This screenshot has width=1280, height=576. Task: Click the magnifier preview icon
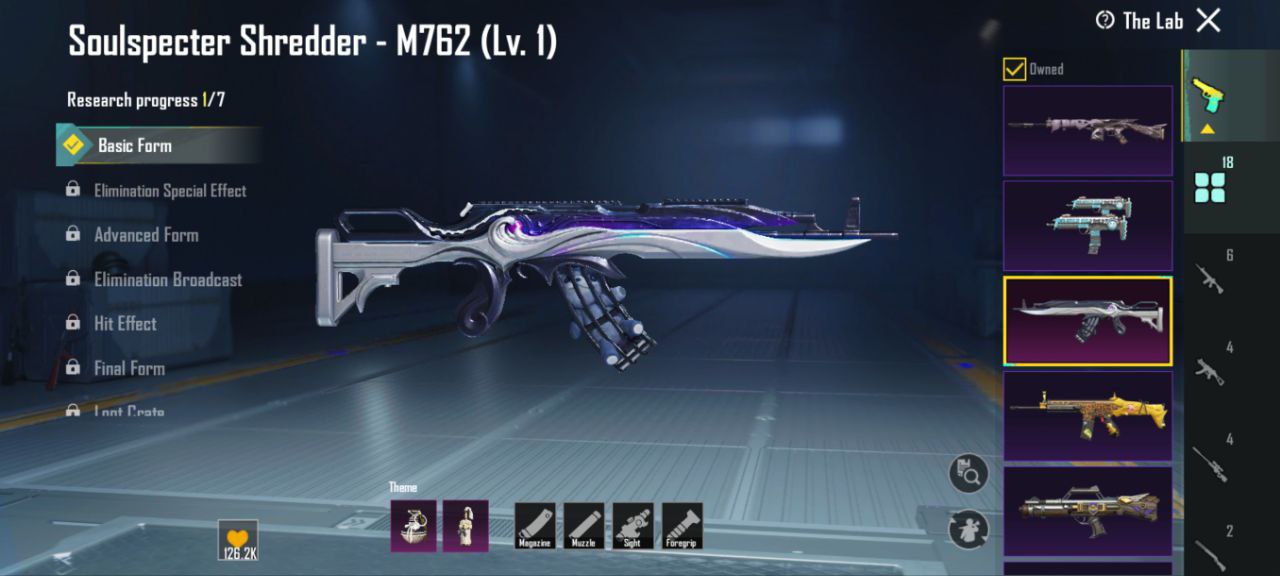[968, 473]
